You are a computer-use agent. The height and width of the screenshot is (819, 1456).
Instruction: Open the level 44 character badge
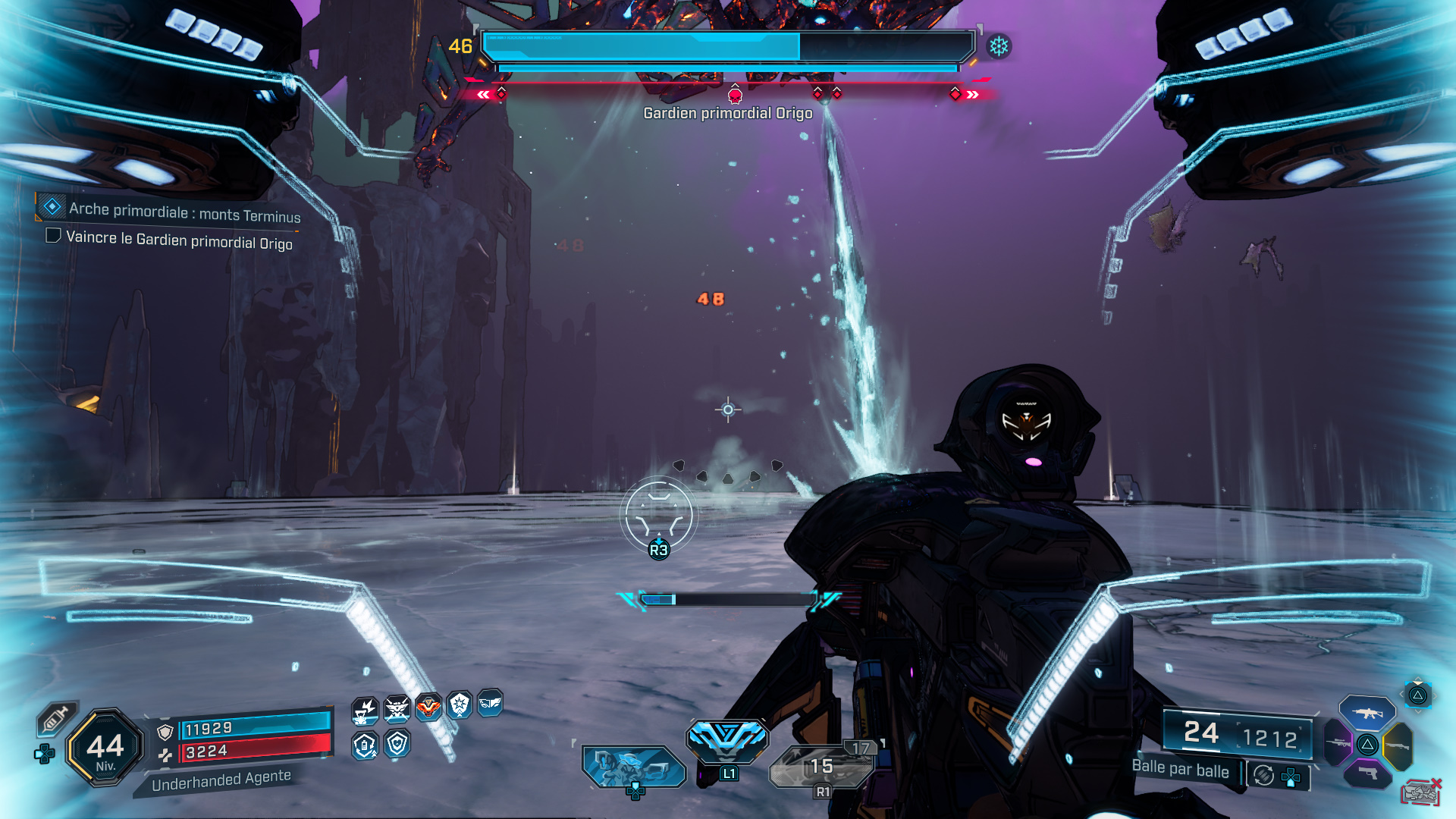click(x=105, y=748)
